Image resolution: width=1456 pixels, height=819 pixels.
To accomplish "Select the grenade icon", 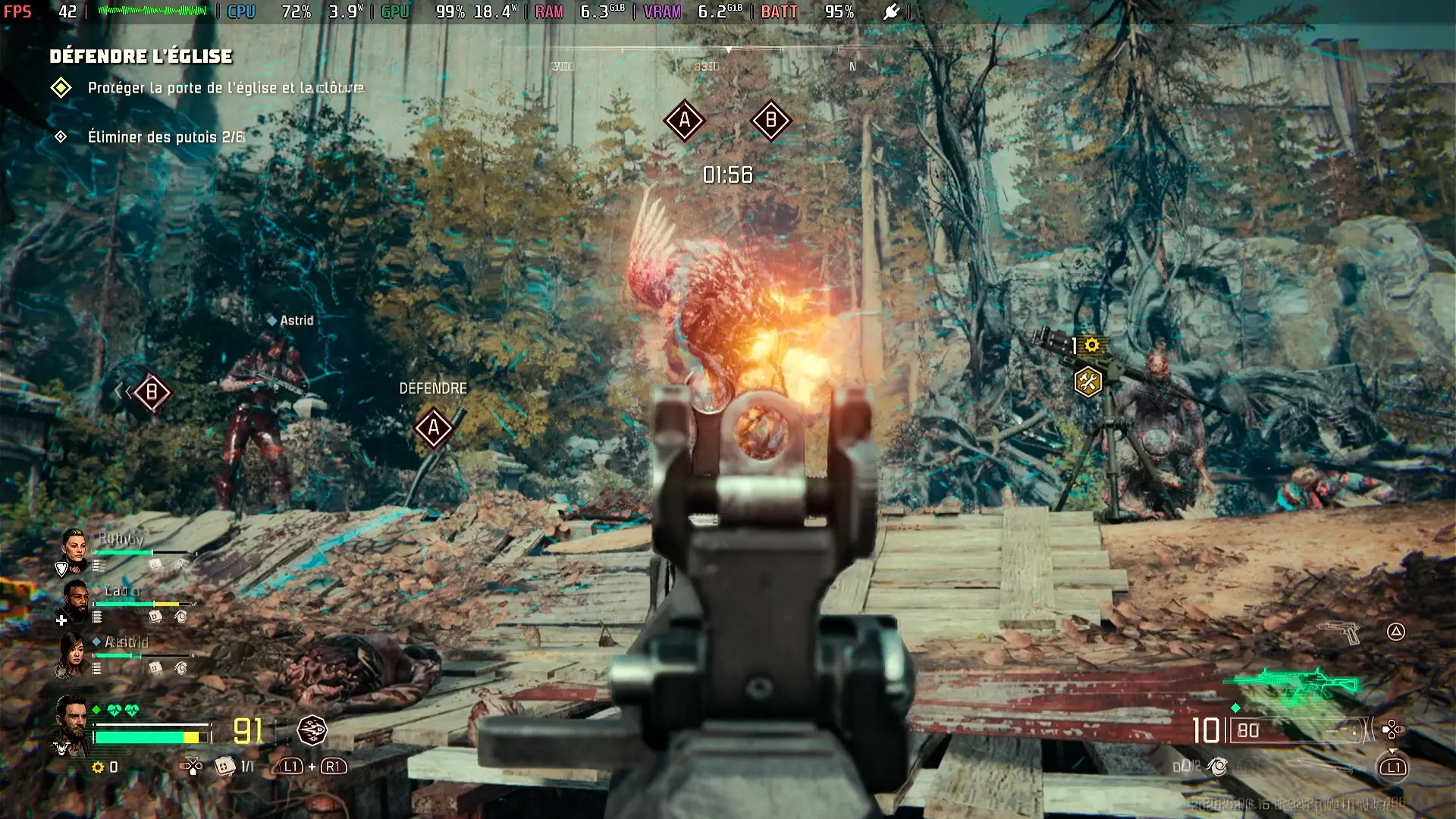I will click(x=1218, y=767).
